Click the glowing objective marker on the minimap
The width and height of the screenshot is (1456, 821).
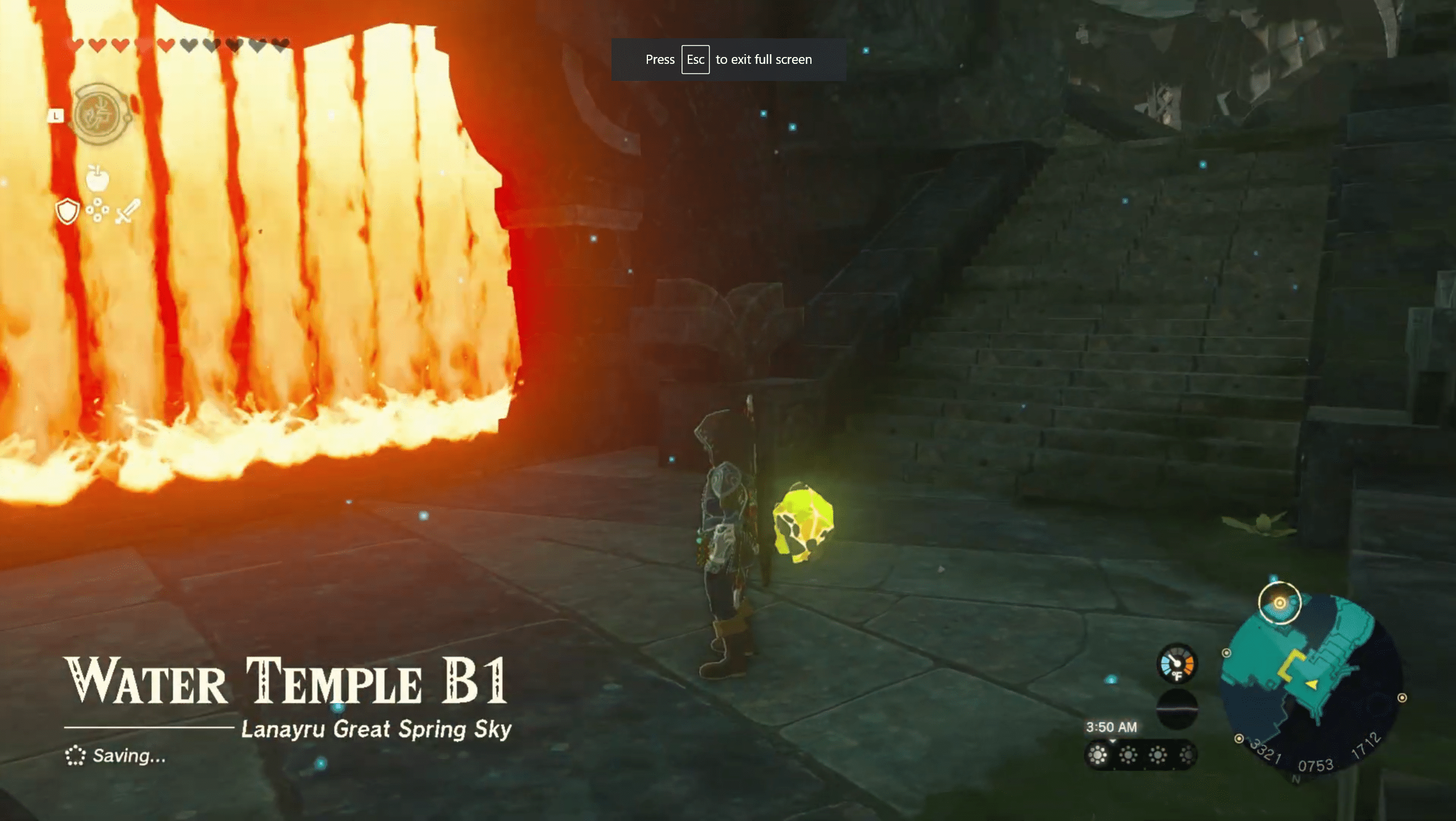coord(1279,603)
